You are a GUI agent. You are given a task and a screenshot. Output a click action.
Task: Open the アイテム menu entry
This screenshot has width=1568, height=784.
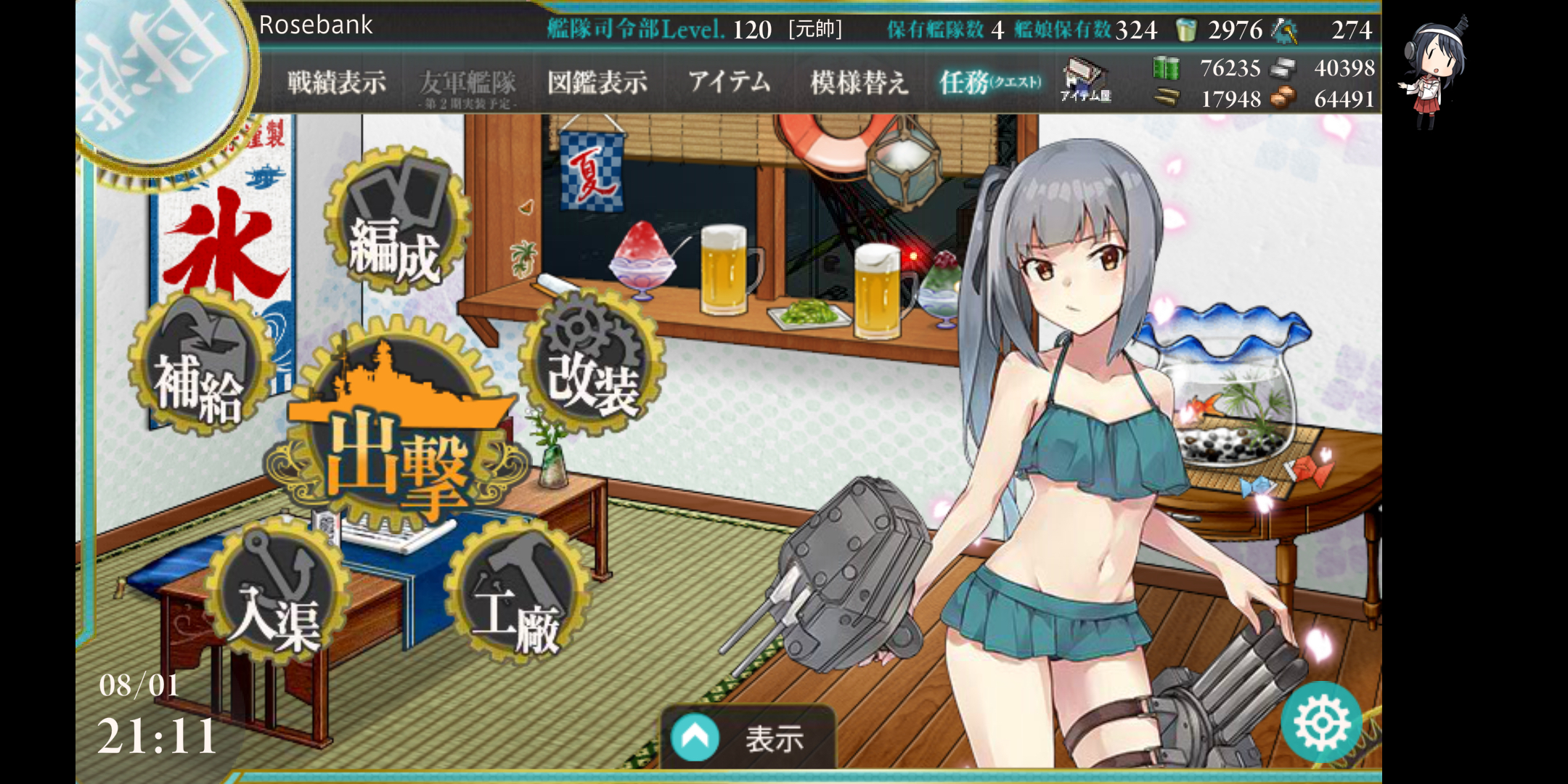730,82
